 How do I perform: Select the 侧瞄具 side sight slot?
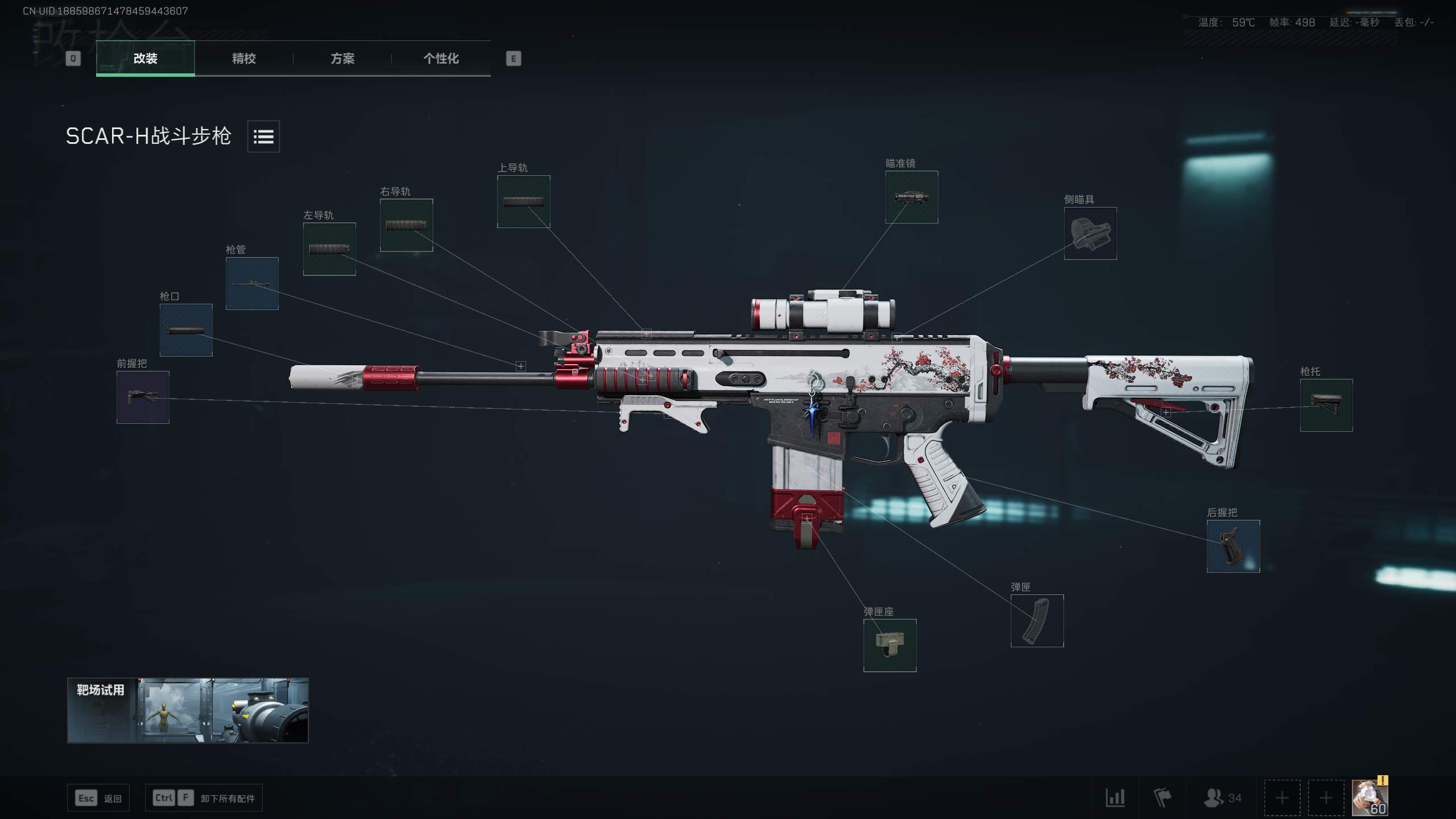[x=1090, y=233]
